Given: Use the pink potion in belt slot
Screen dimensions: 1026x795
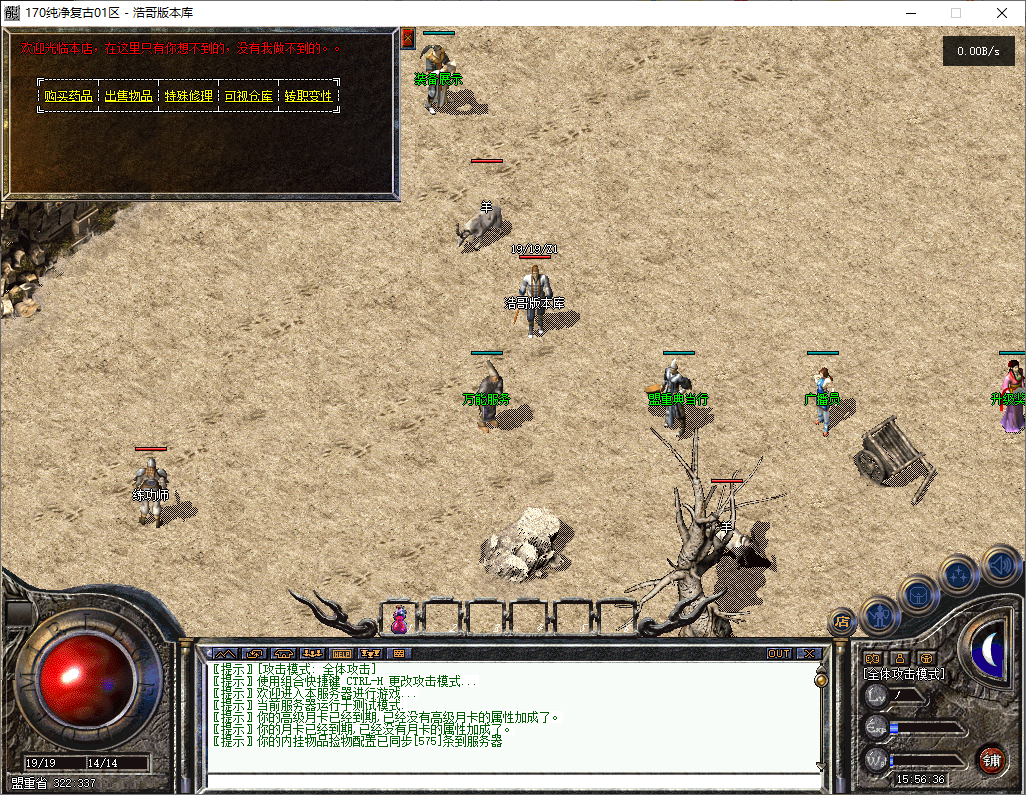Looking at the screenshot, I should click(399, 619).
